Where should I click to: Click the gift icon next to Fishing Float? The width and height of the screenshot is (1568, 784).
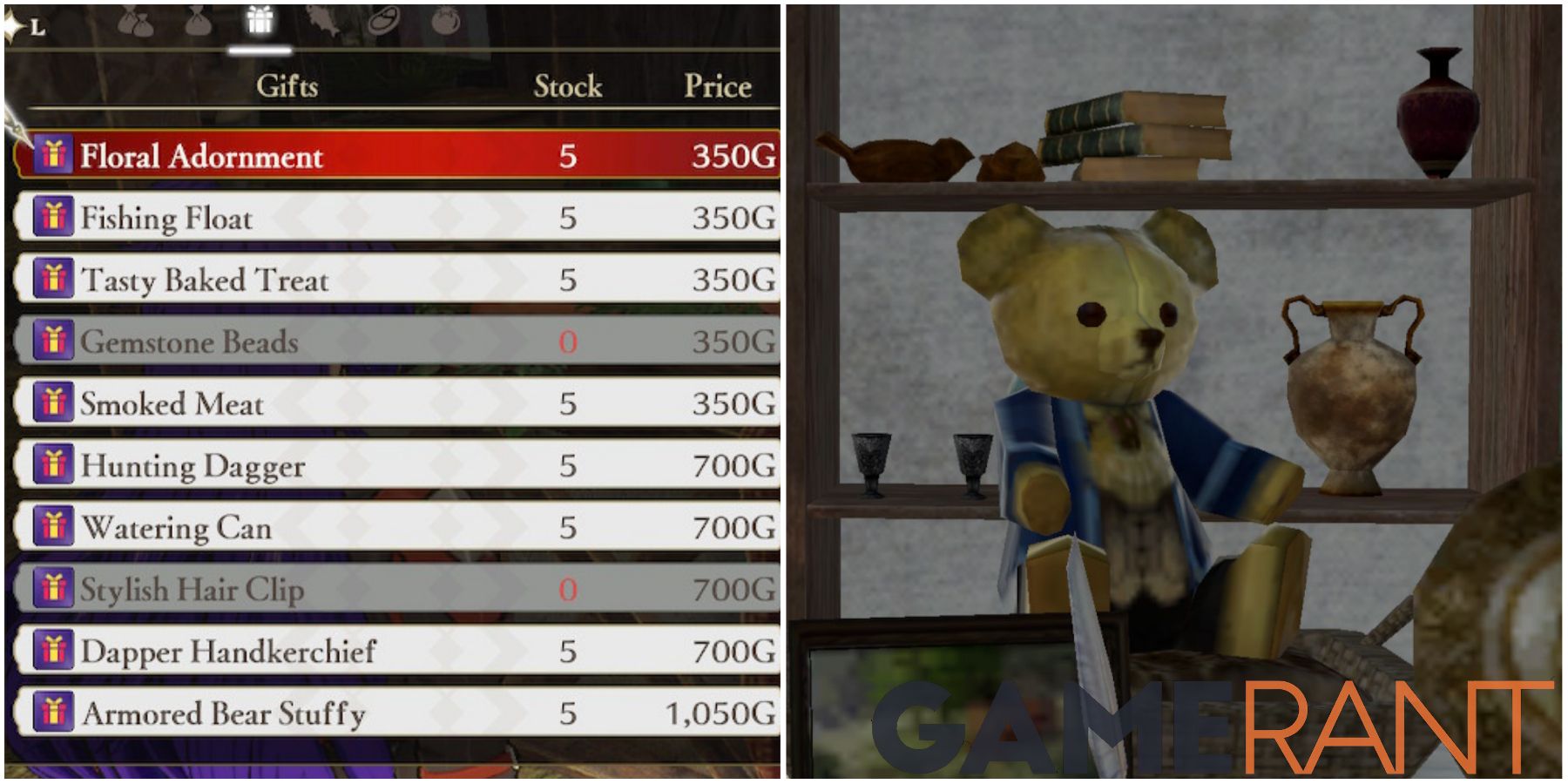57,218
